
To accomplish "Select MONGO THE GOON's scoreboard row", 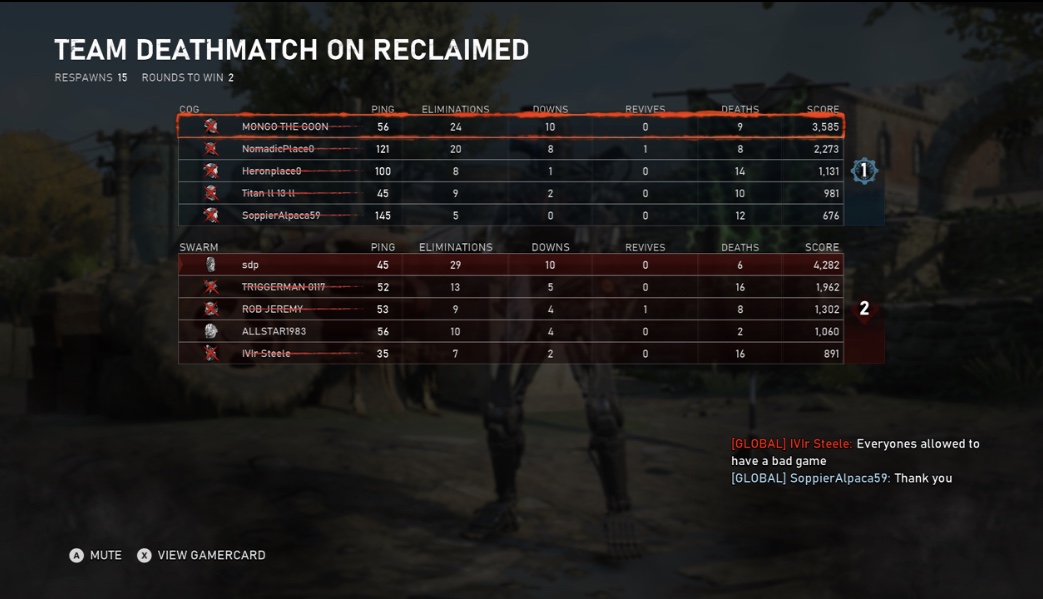I will click(510, 127).
